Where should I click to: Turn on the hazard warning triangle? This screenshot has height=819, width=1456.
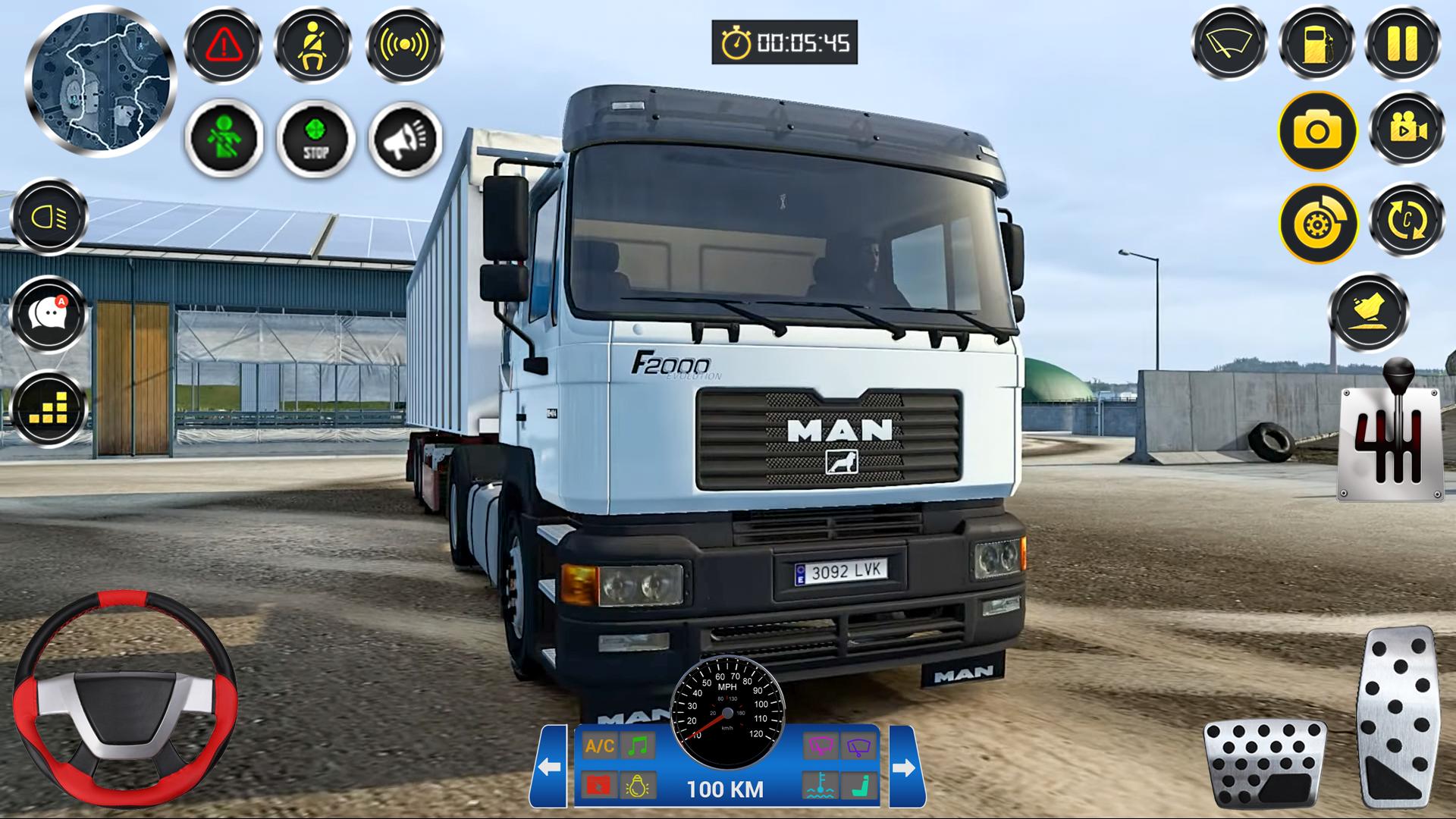click(224, 45)
